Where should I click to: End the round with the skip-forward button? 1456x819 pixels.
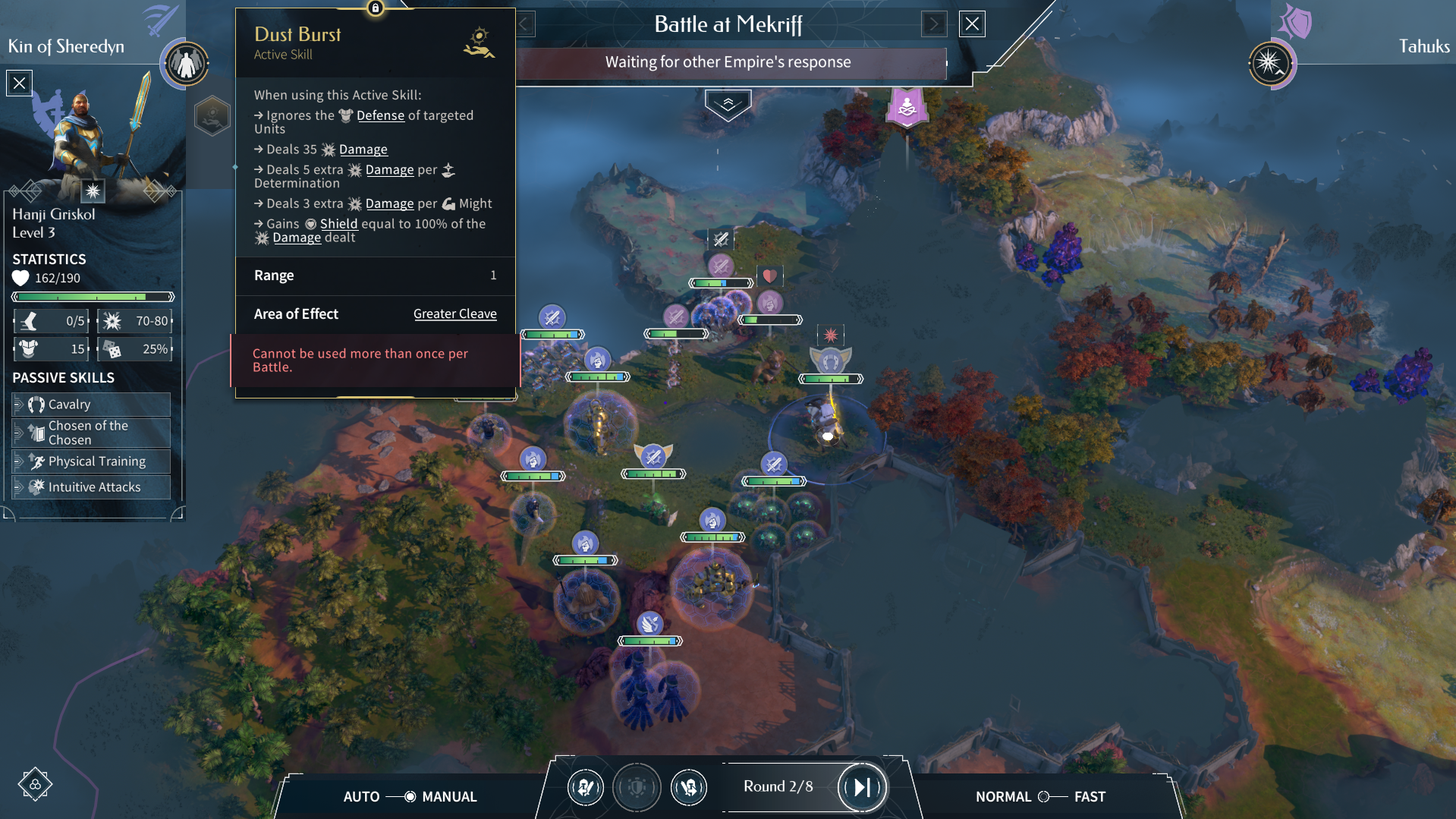tap(862, 787)
